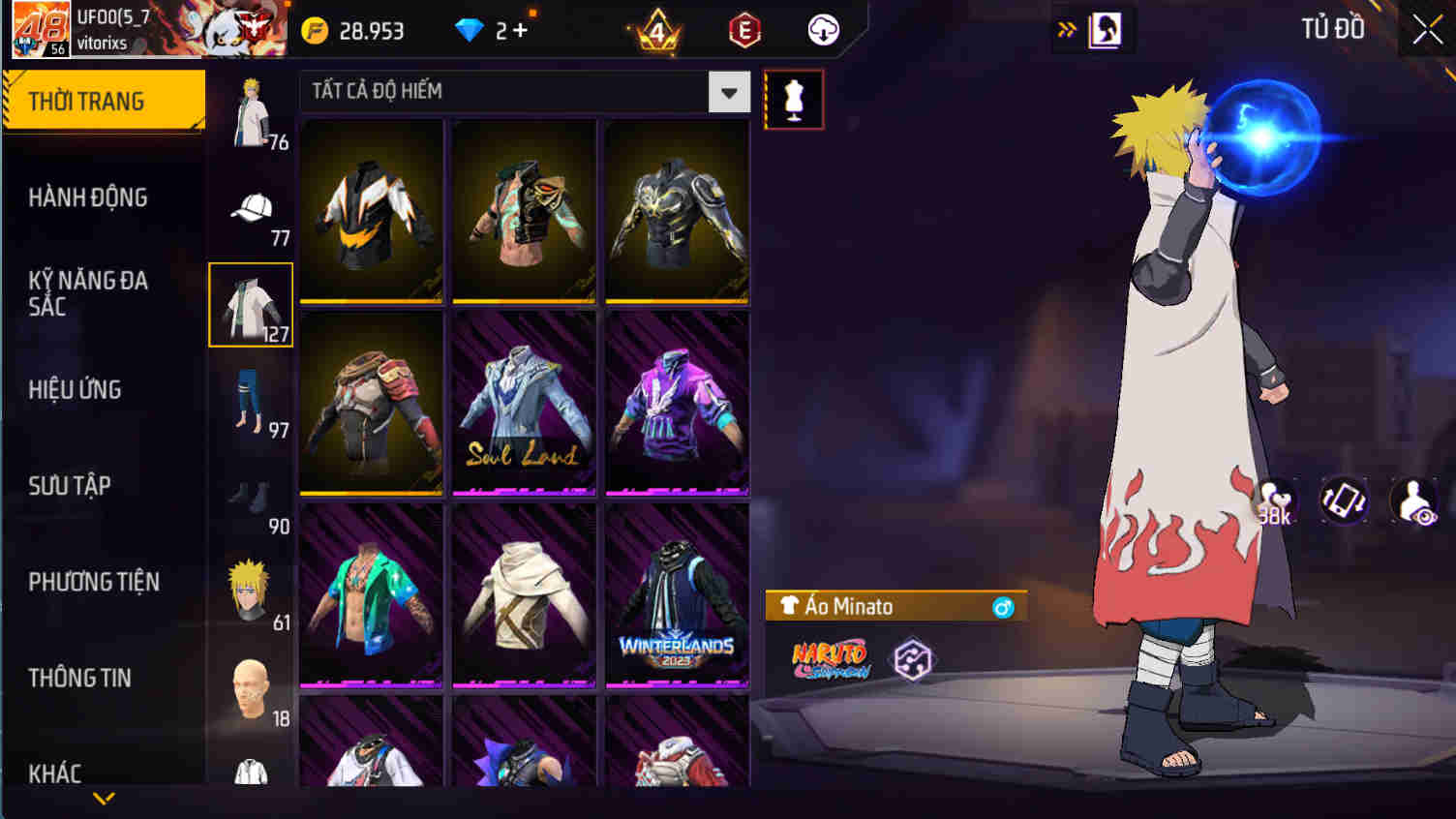Click the rank badge showing level 4

point(656,30)
